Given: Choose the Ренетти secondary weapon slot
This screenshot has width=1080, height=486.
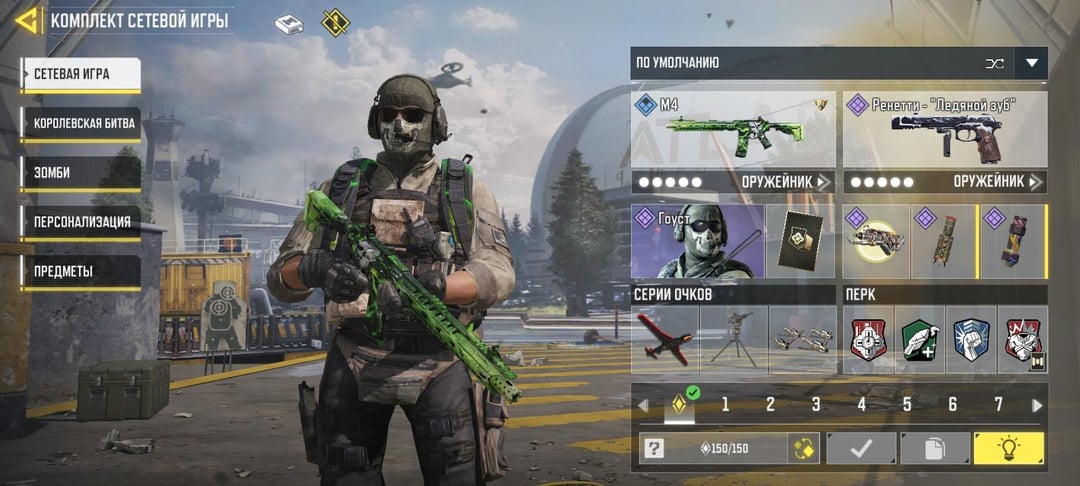Looking at the screenshot, I should pos(945,129).
